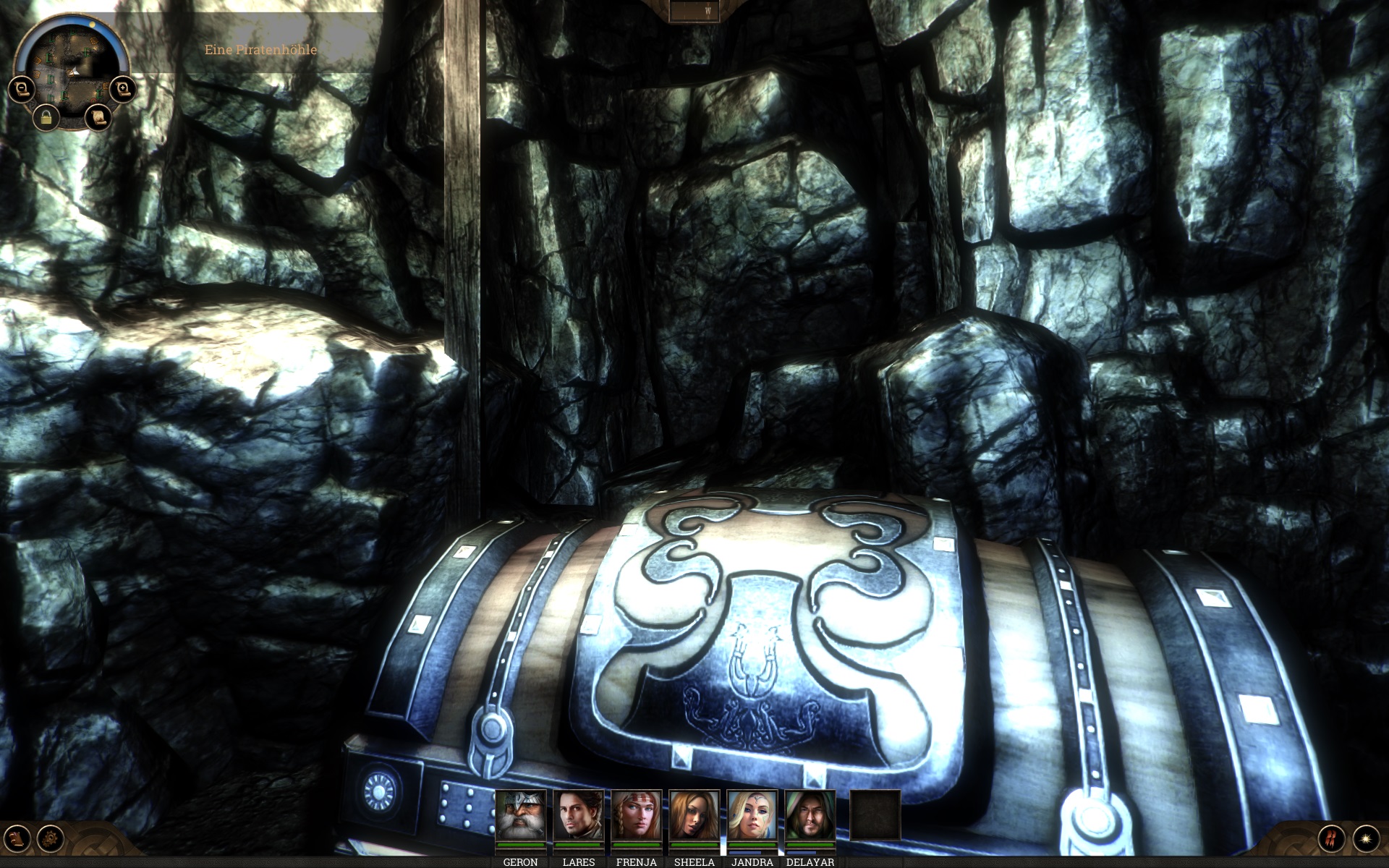Viewport: 1389px width, 868px height.
Task: Choose Frenja's portrait
Action: point(637,815)
